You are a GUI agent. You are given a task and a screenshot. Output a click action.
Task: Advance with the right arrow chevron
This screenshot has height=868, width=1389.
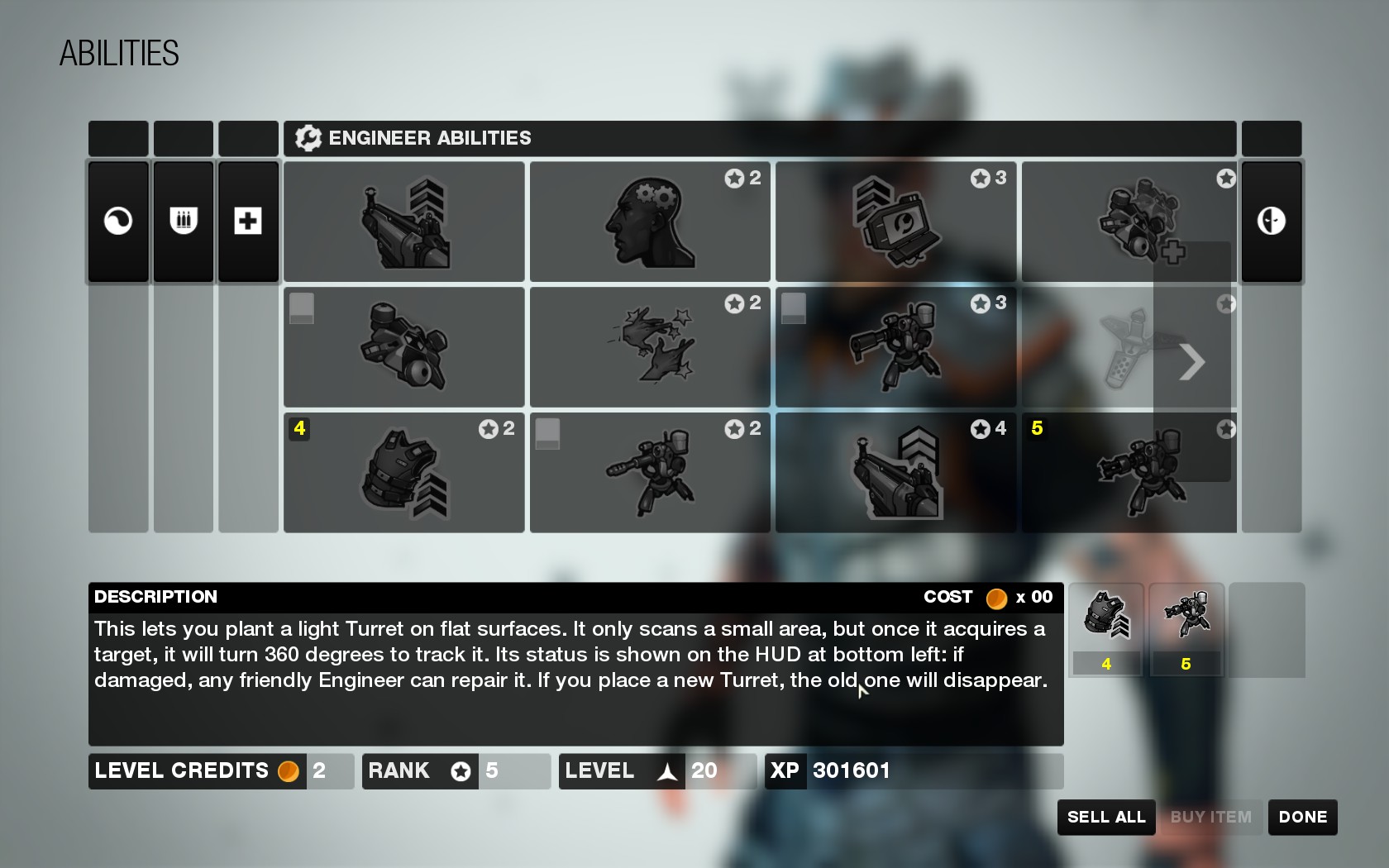[1191, 361]
